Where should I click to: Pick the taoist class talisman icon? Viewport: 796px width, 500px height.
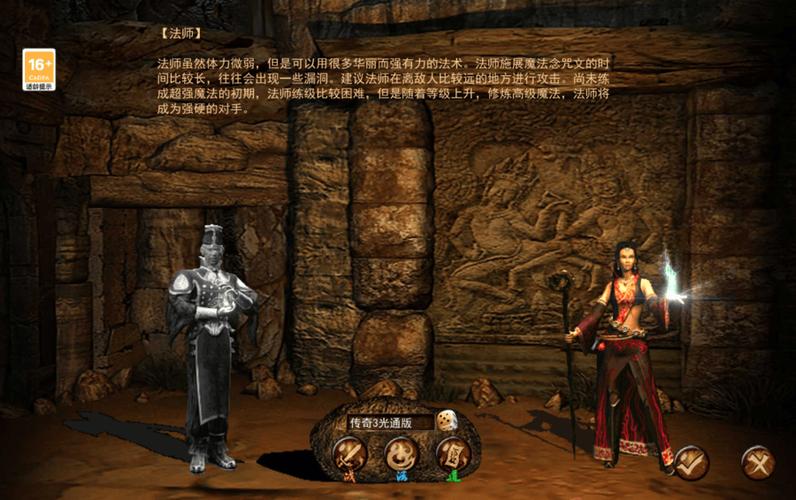(x=452, y=455)
